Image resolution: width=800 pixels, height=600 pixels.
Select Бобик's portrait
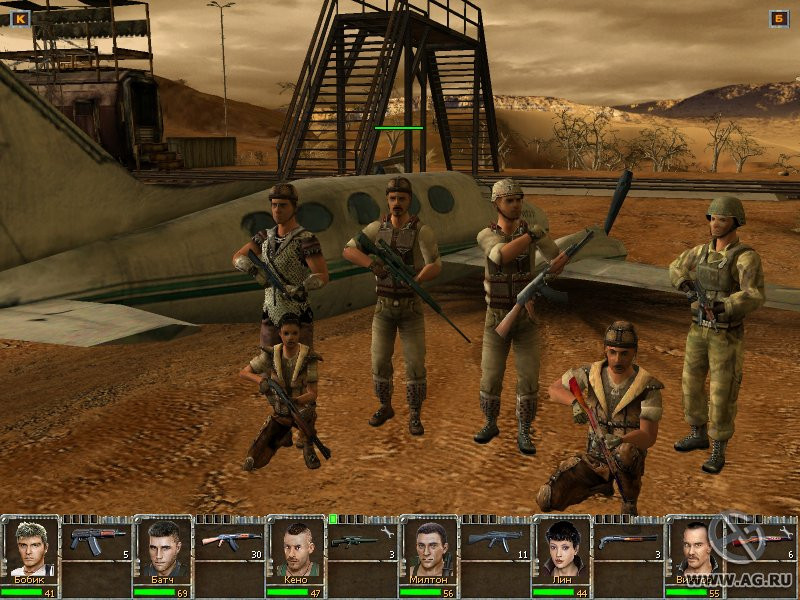click(x=32, y=548)
